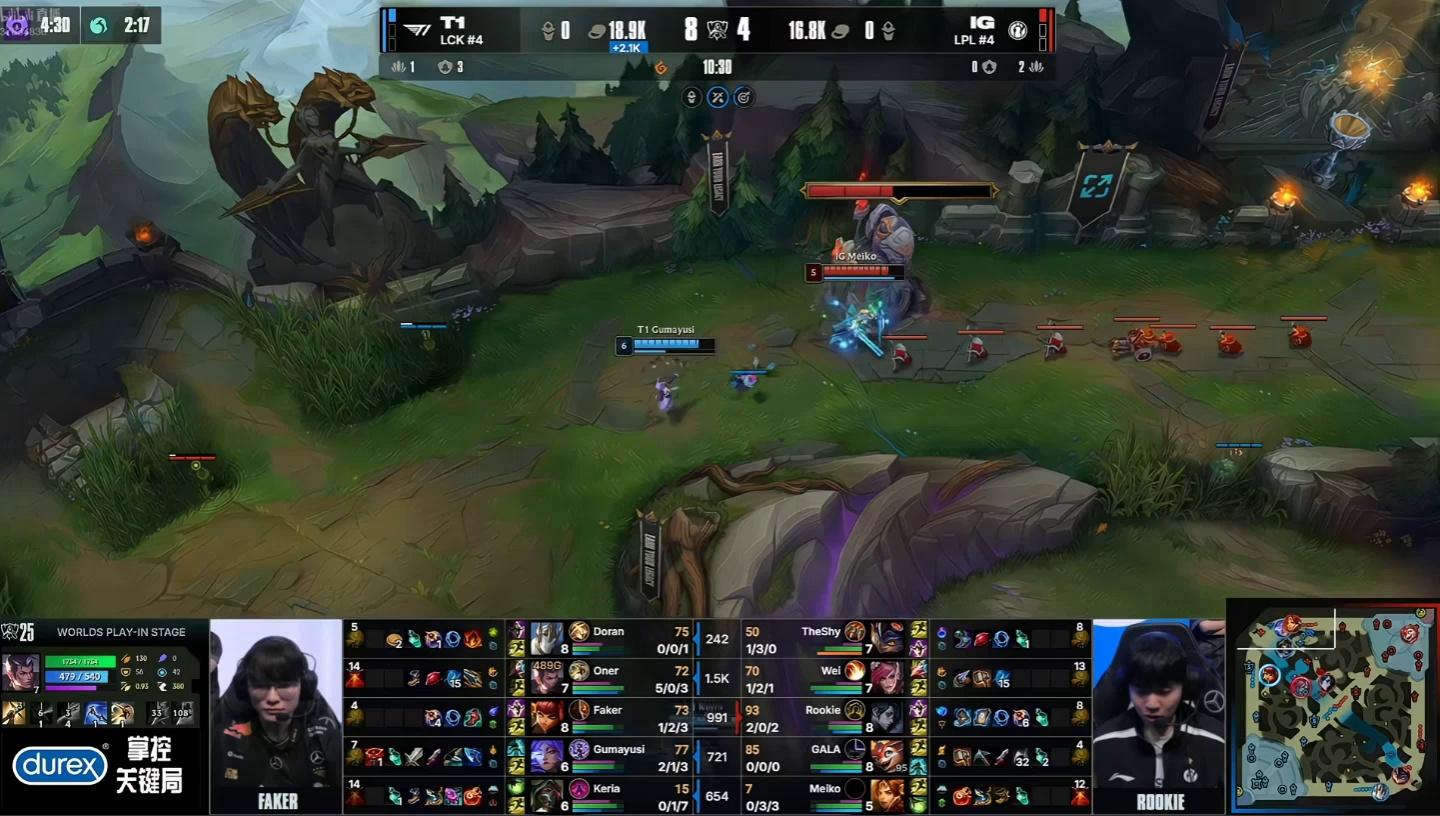1440x816 pixels.
Task: Select Rookie's champion portrait in the scoreboard
Action: click(886, 716)
